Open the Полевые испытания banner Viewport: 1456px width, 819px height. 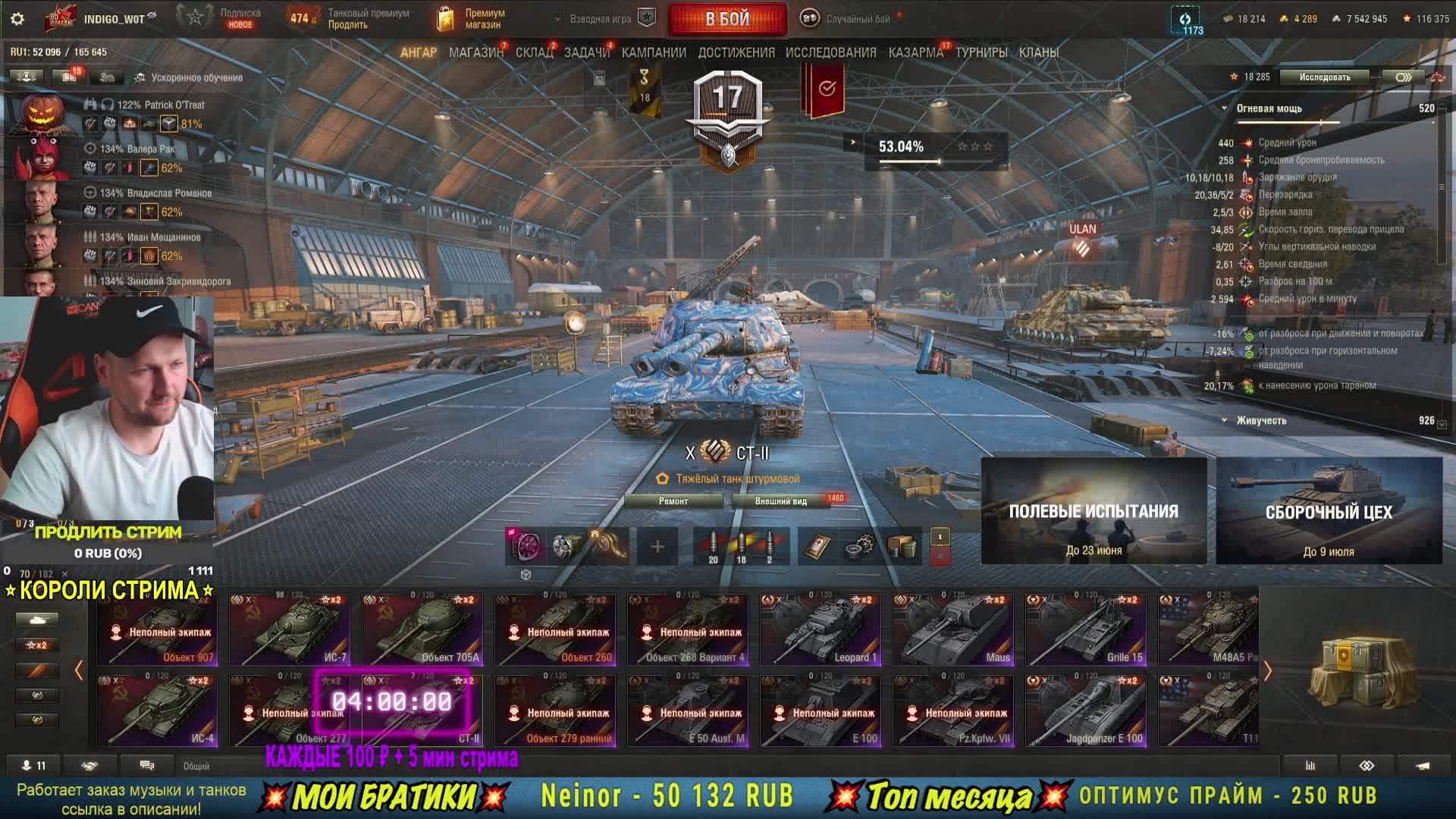point(1094,511)
